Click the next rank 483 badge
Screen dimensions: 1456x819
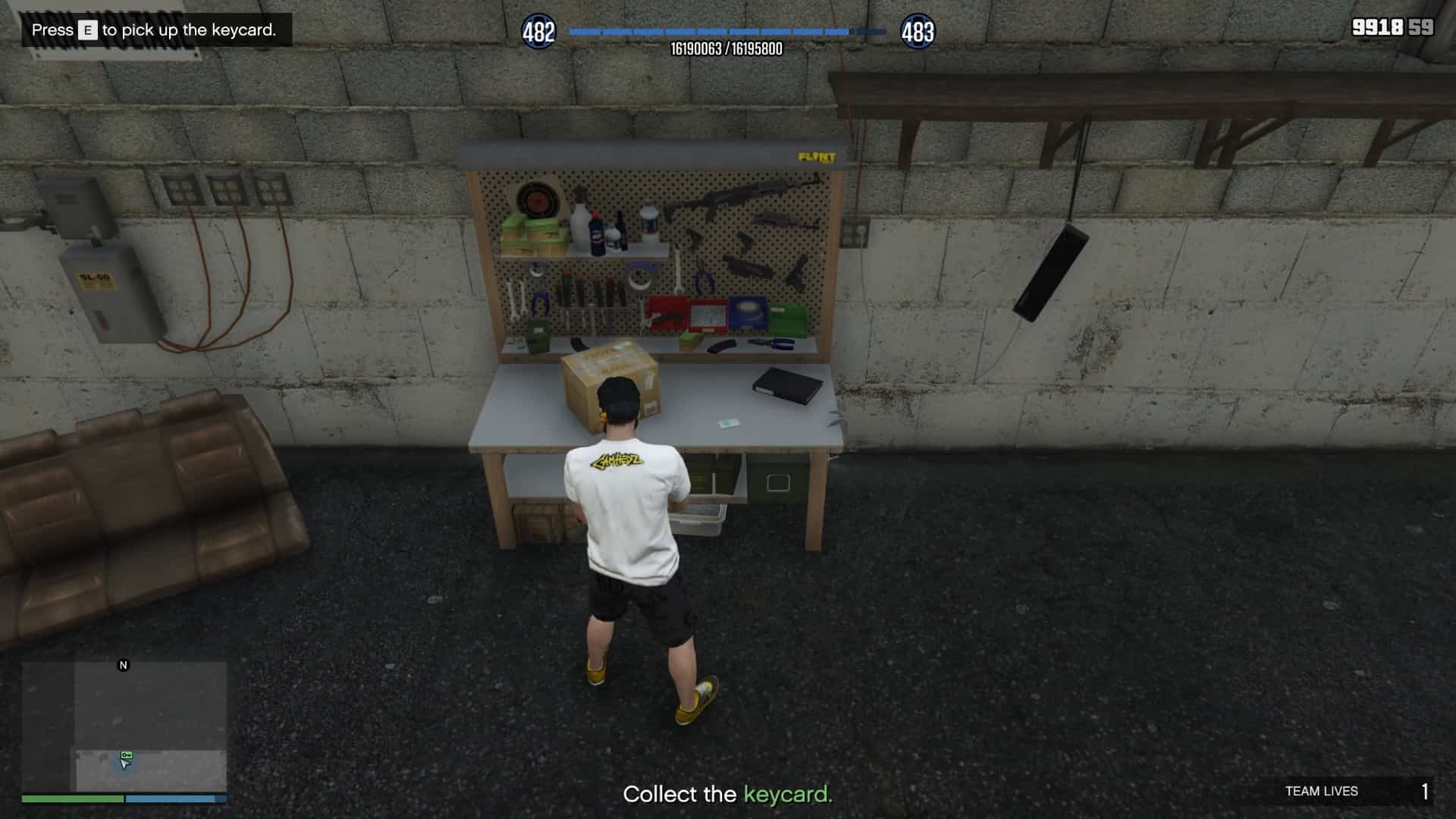[918, 32]
